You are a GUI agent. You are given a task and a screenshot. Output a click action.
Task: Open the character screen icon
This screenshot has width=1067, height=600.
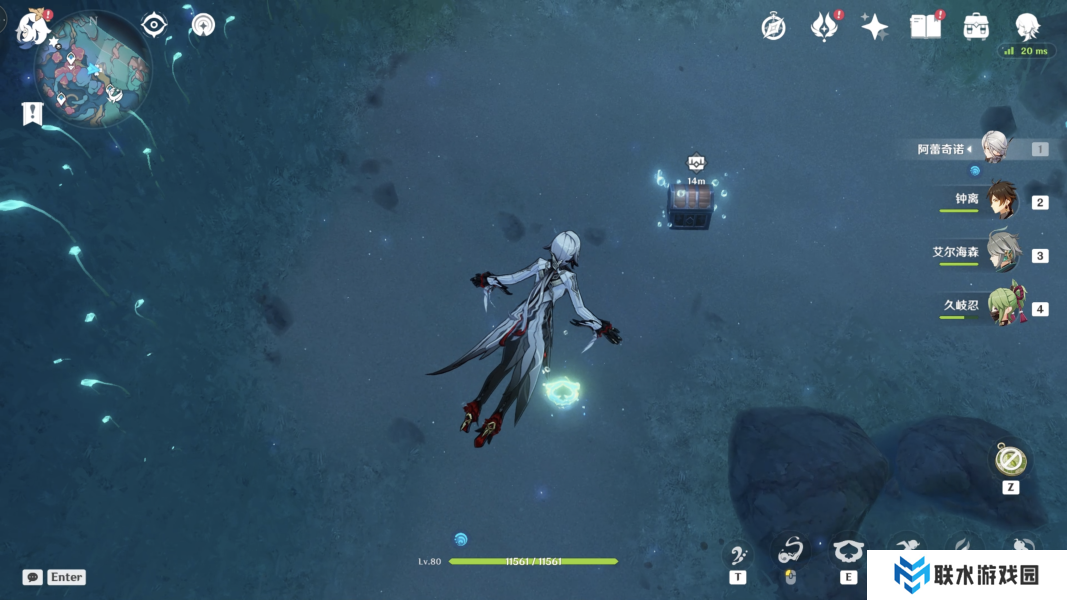pos(1027,26)
